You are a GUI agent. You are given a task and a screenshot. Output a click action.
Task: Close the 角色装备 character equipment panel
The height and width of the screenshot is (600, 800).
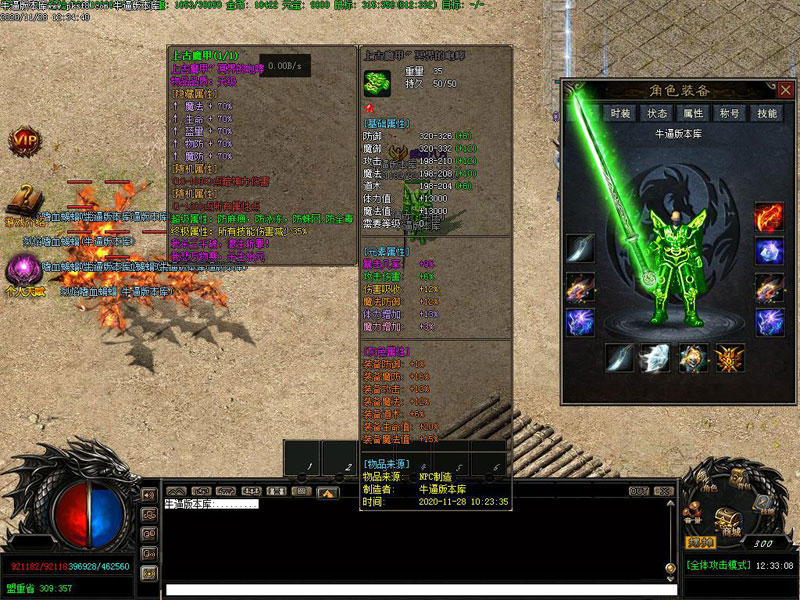787,90
